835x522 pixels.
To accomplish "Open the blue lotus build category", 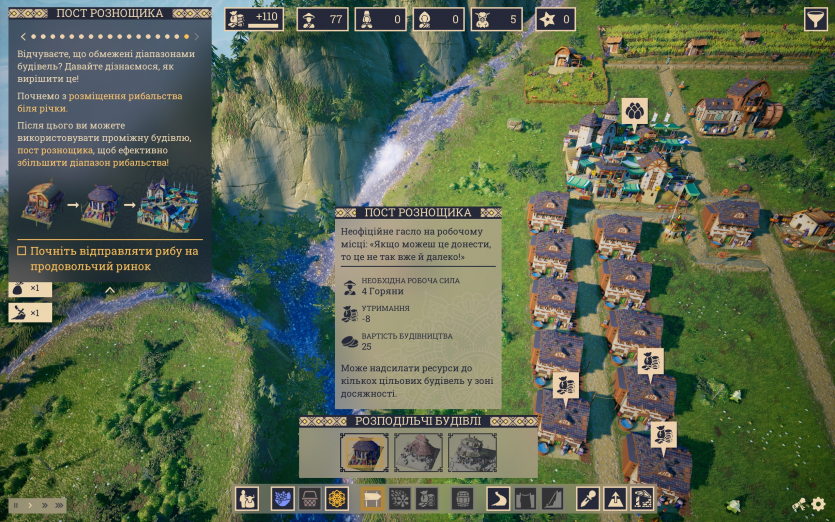I will click(x=283, y=498).
